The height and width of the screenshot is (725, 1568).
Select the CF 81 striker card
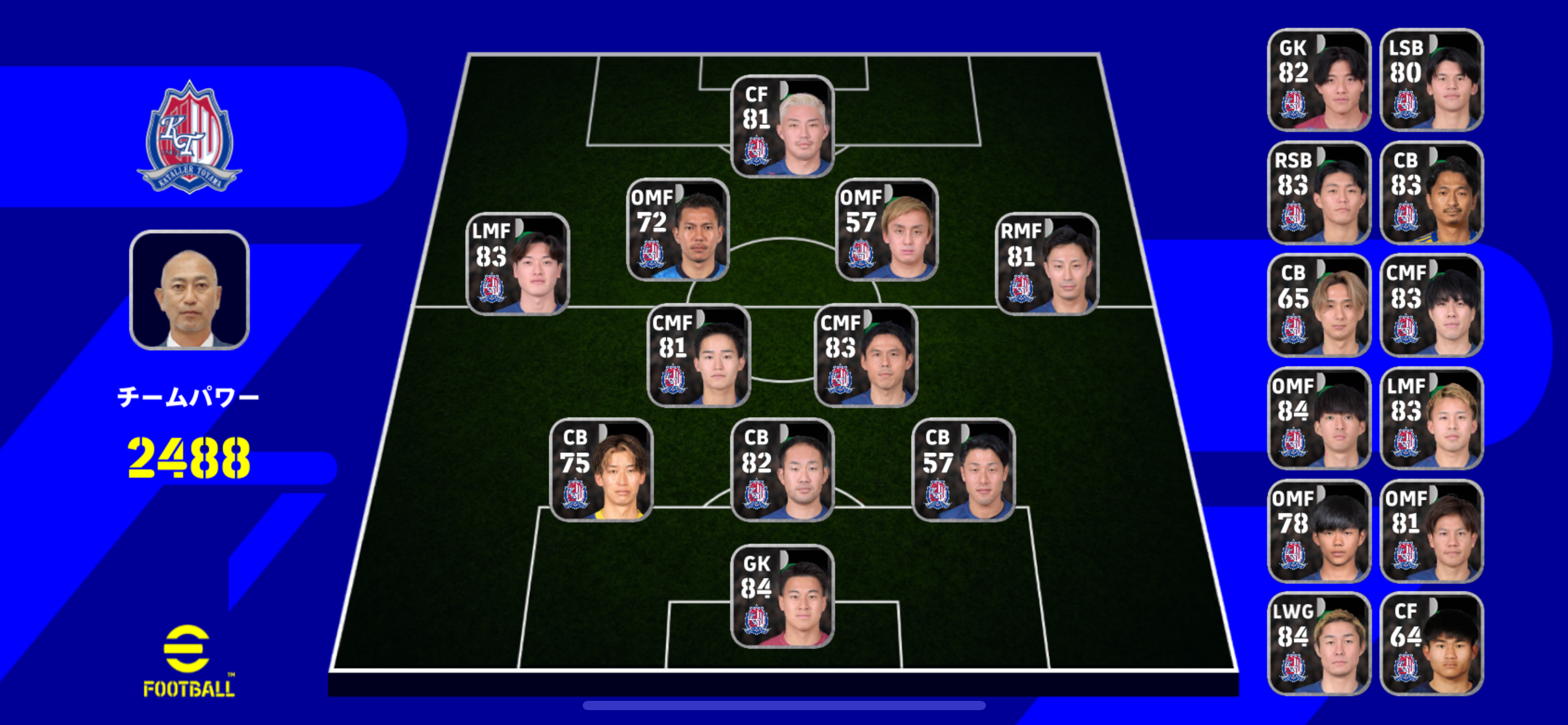pos(782,126)
